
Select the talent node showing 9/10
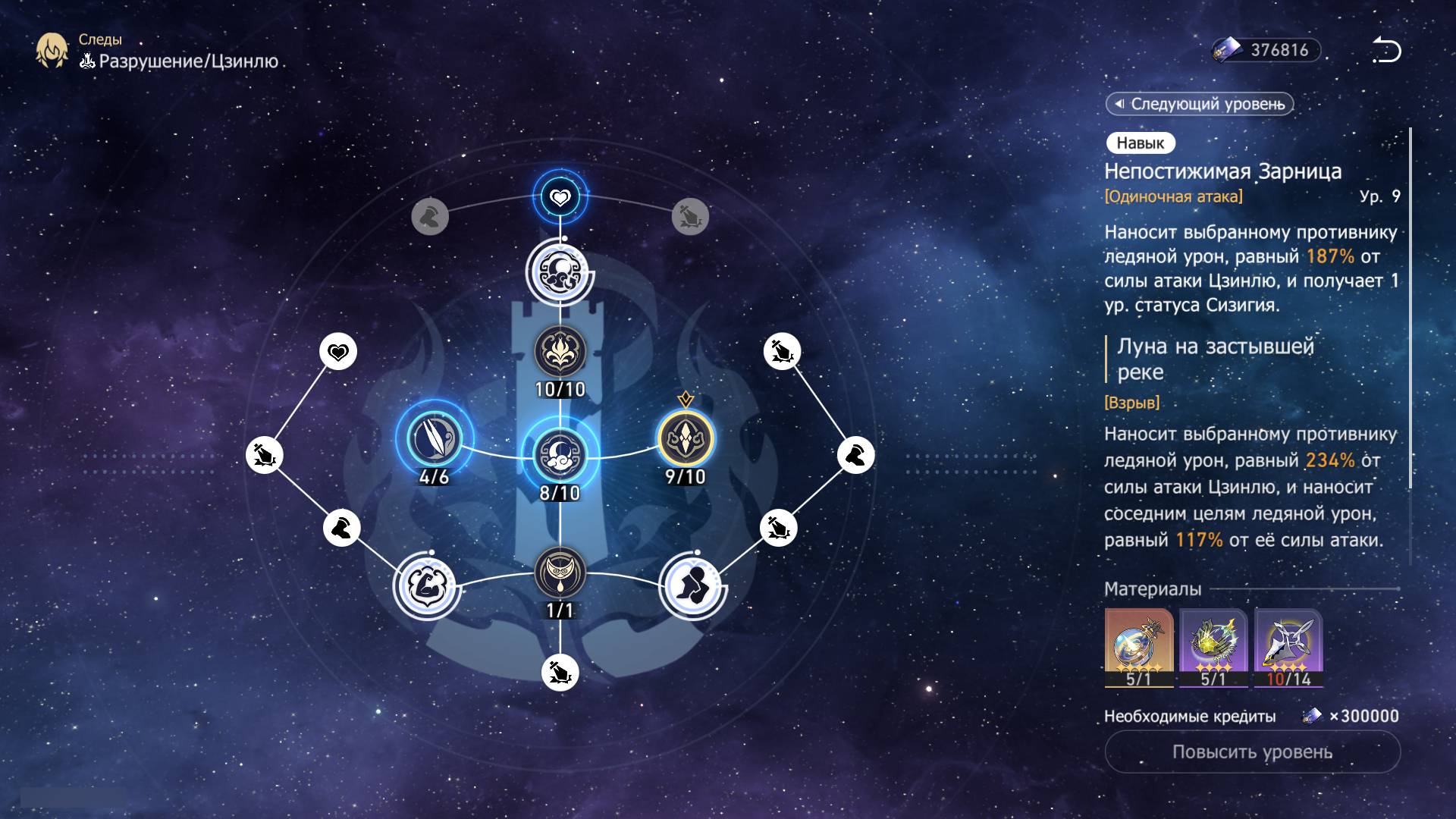[685, 439]
